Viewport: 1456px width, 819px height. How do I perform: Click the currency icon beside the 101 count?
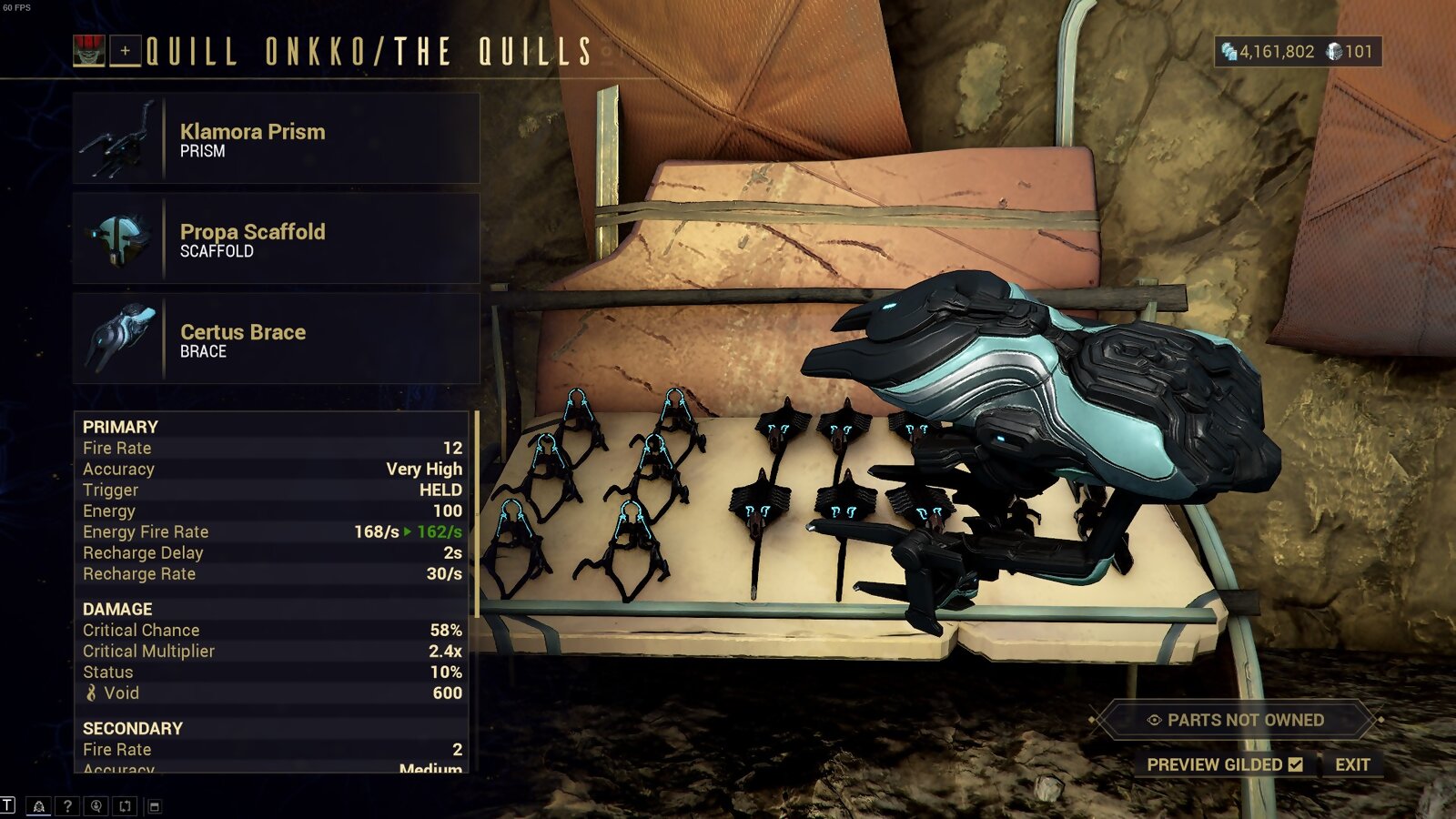click(1334, 53)
